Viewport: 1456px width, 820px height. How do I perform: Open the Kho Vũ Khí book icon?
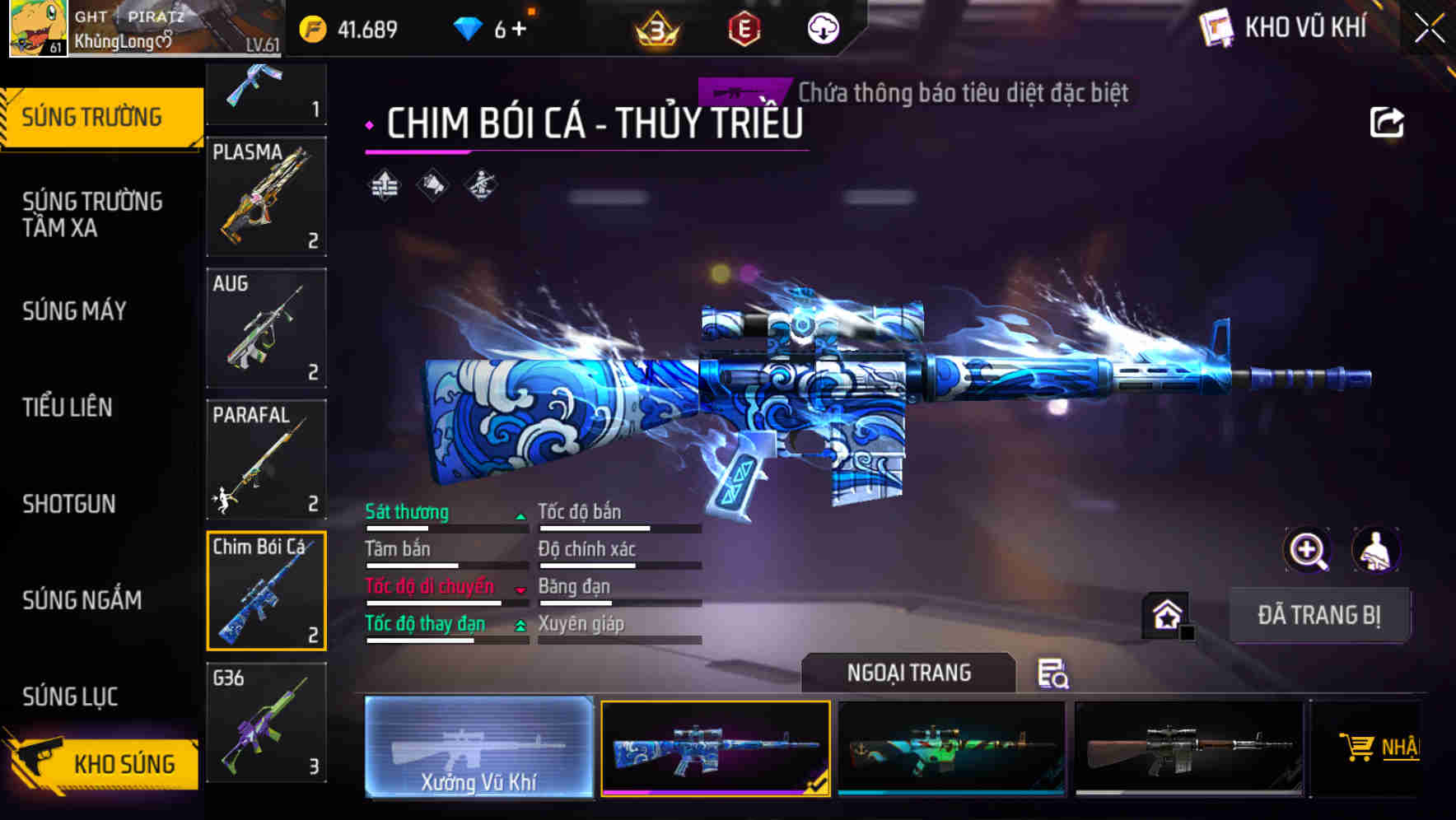1216,27
